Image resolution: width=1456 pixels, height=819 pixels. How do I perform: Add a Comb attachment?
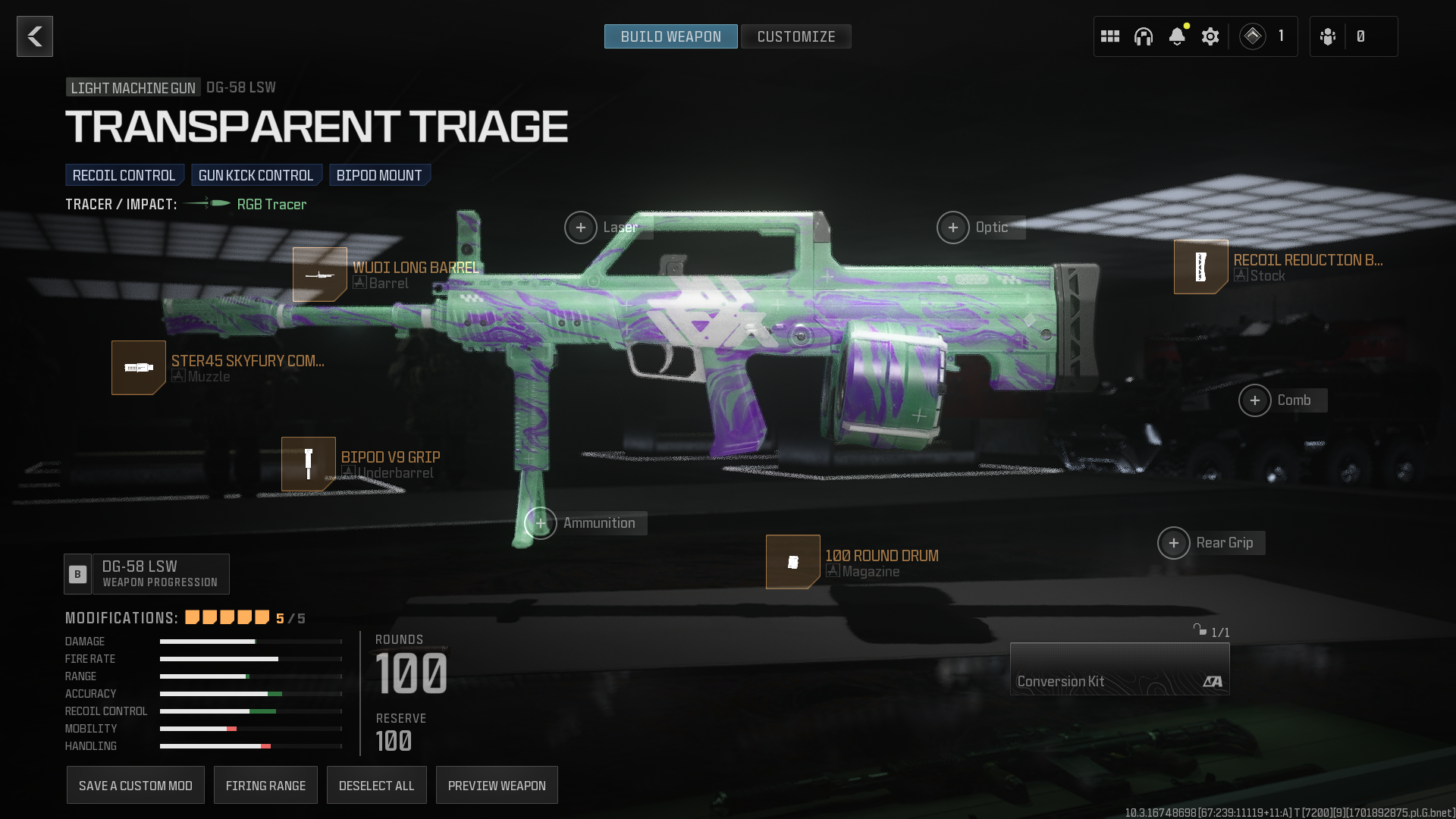(1255, 400)
